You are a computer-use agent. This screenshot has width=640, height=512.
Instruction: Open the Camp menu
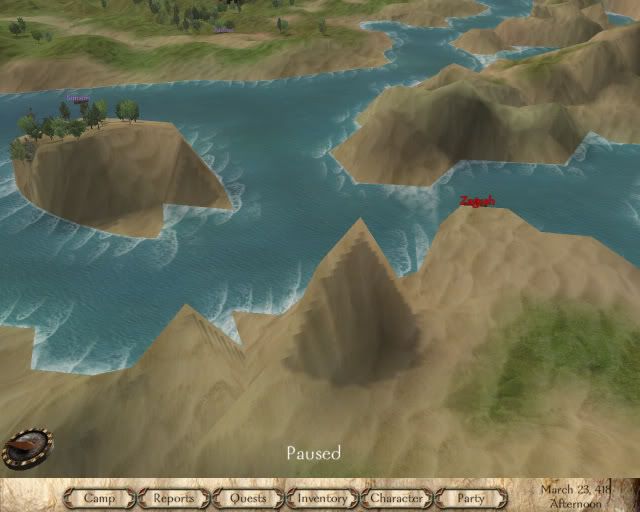100,497
